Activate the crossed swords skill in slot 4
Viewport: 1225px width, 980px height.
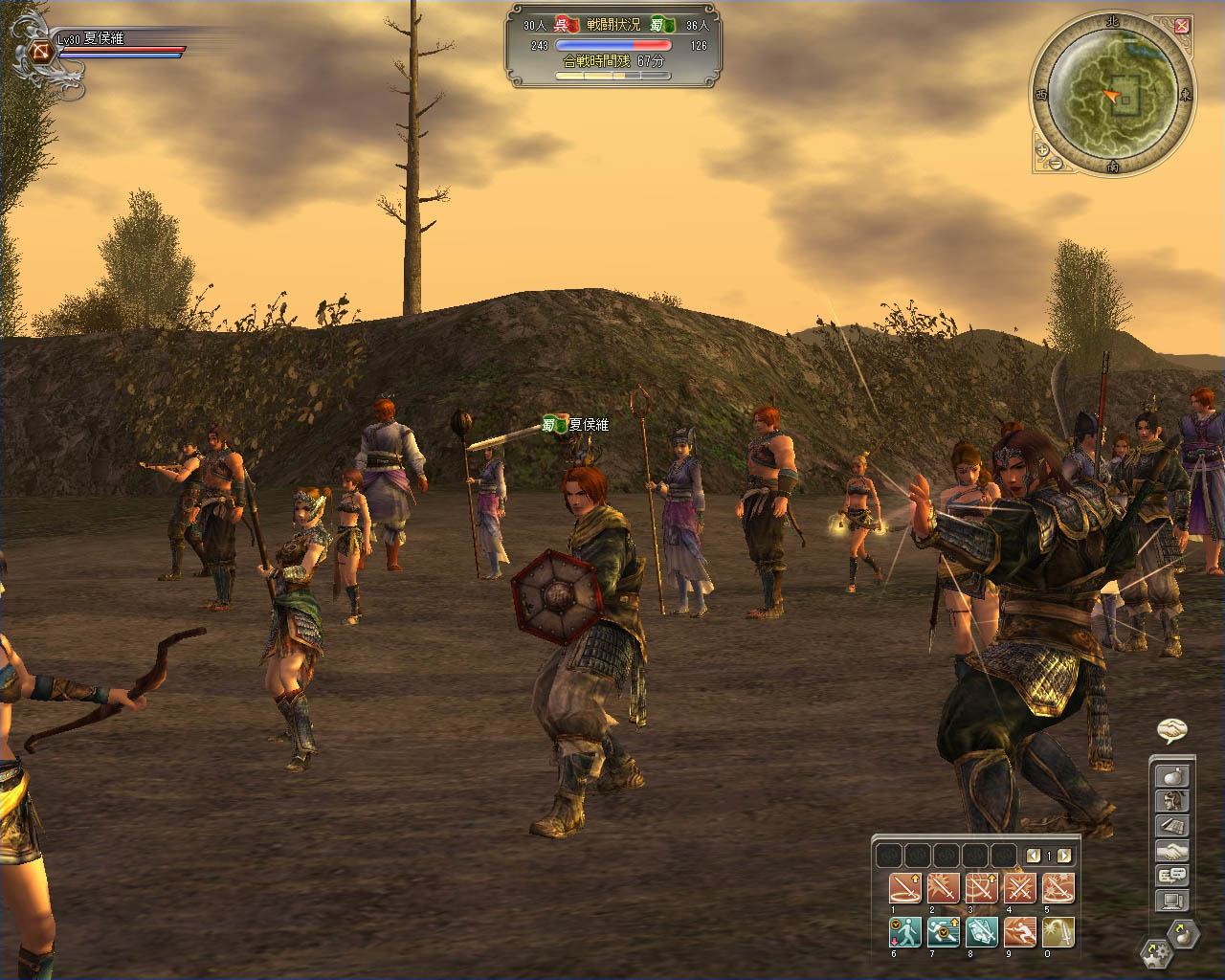(x=1019, y=888)
